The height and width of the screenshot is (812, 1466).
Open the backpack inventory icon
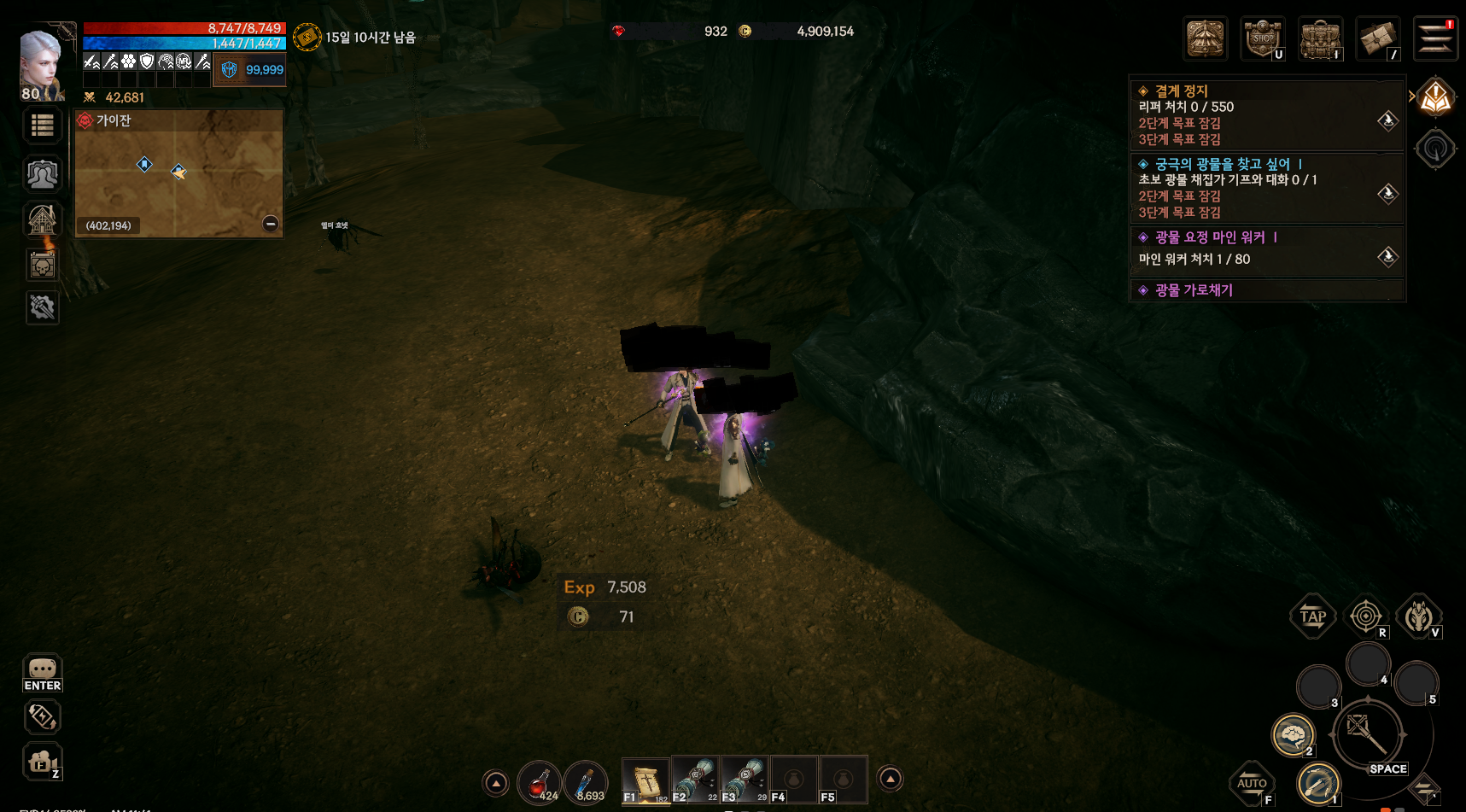coord(1320,39)
